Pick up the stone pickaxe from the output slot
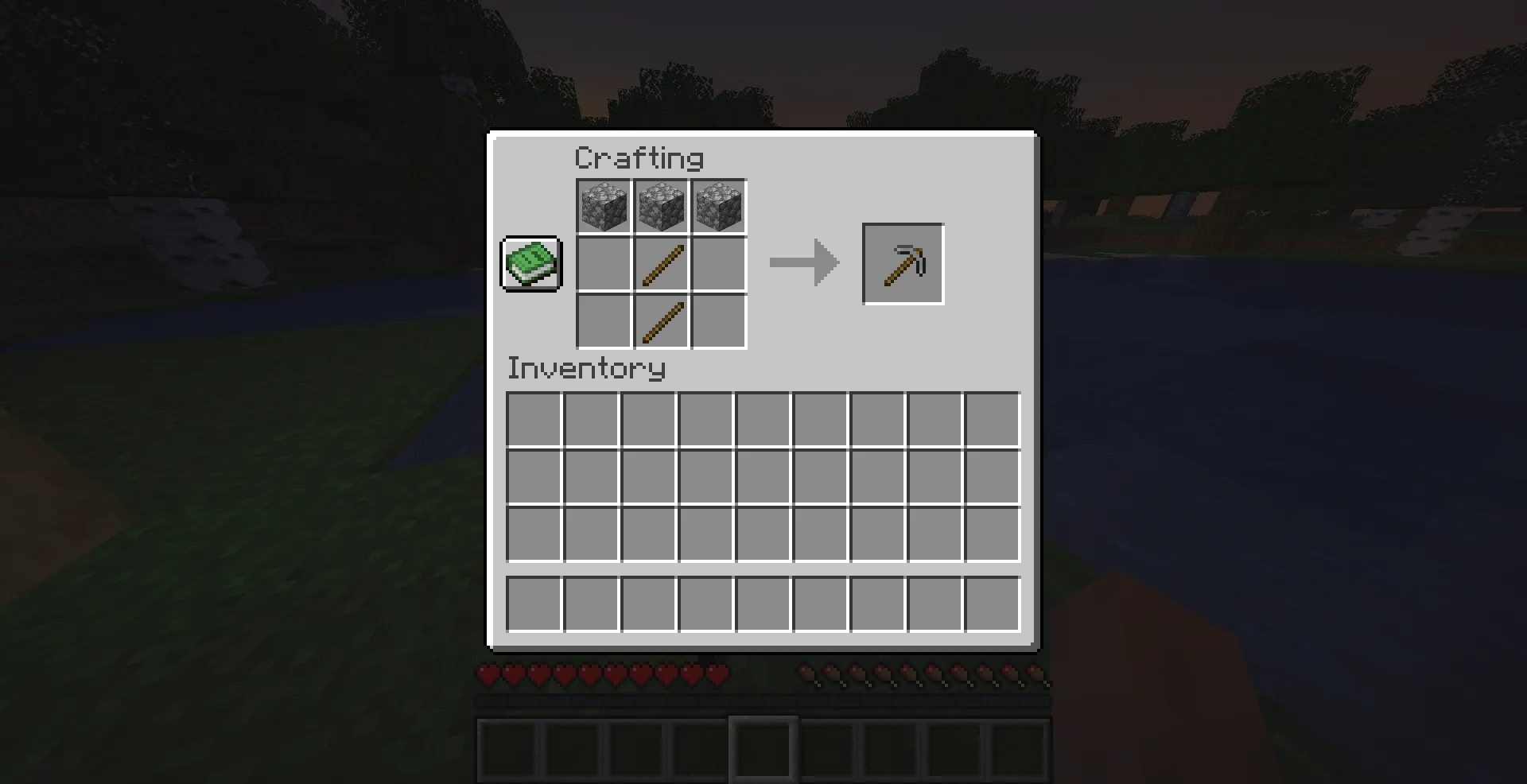The height and width of the screenshot is (784, 1527). point(903,264)
